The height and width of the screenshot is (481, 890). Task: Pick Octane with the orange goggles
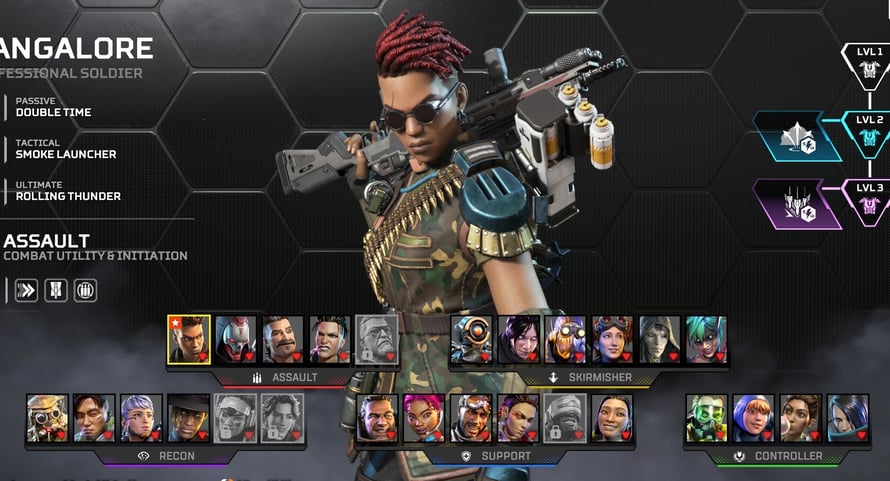pyautogui.click(x=565, y=339)
